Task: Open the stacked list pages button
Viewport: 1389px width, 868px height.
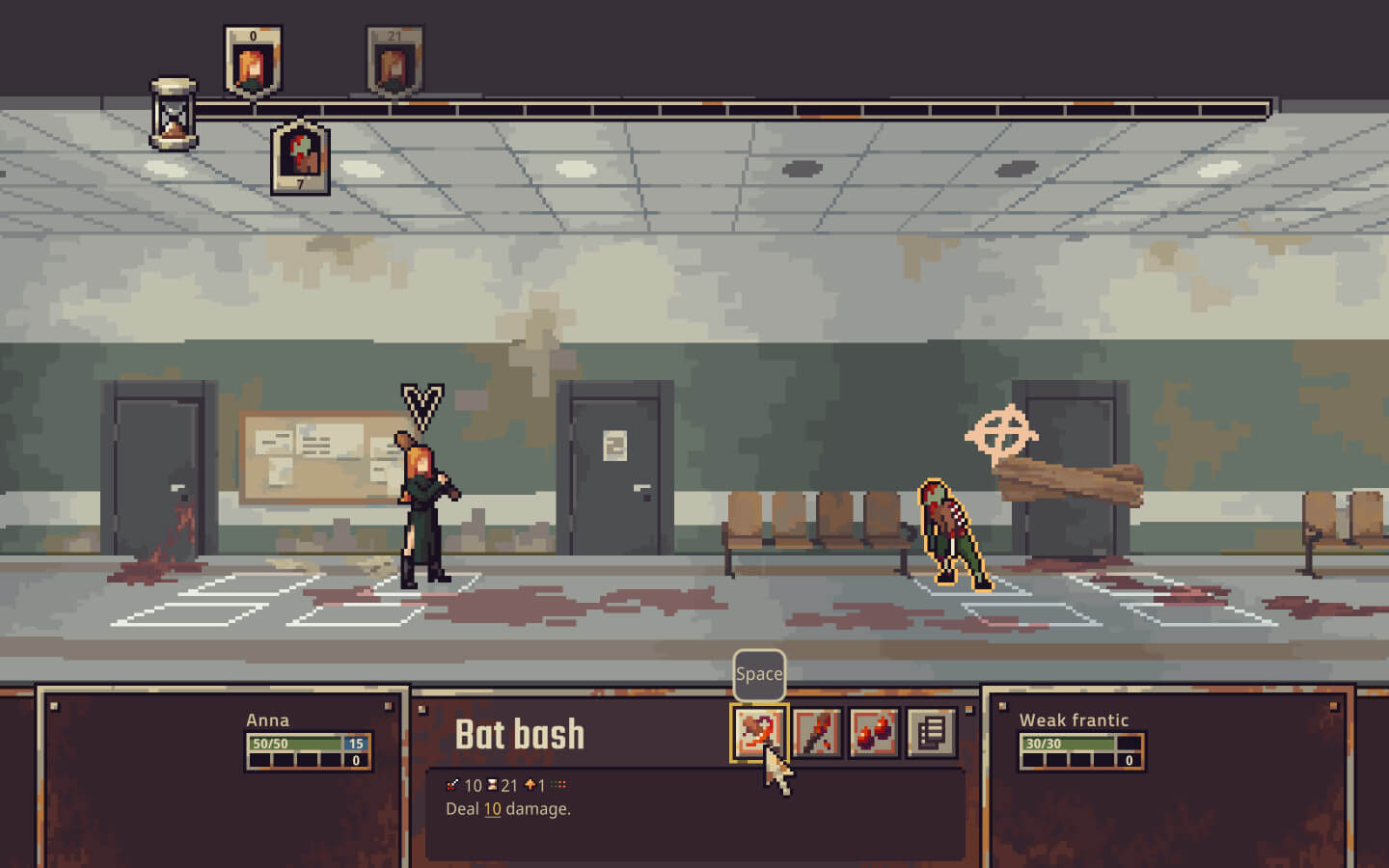Action: 931,733
